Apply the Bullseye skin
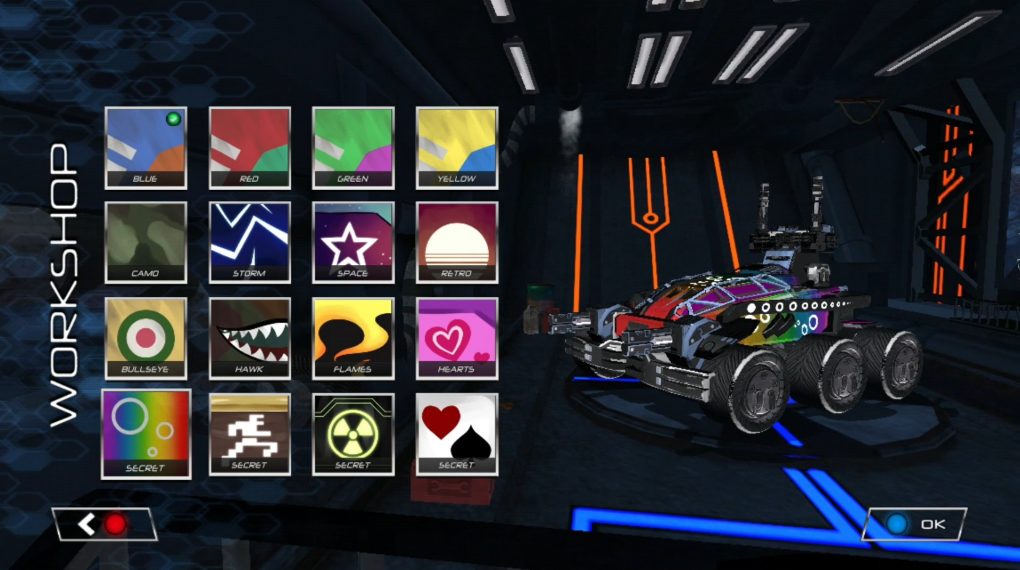Screen dimensions: 1020x570 146,338
